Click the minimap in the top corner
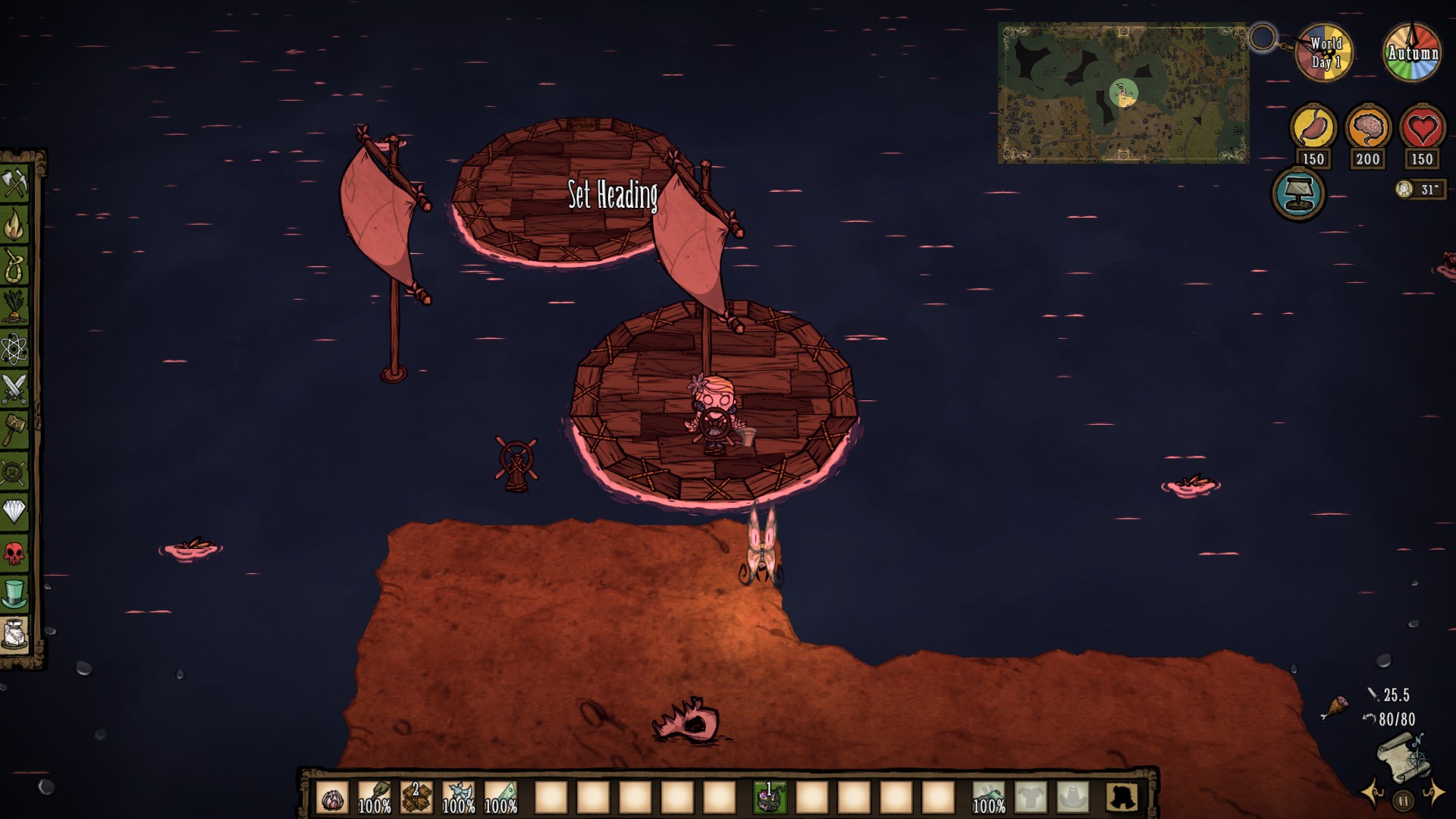Viewport: 1456px width, 819px height. coord(1122,93)
